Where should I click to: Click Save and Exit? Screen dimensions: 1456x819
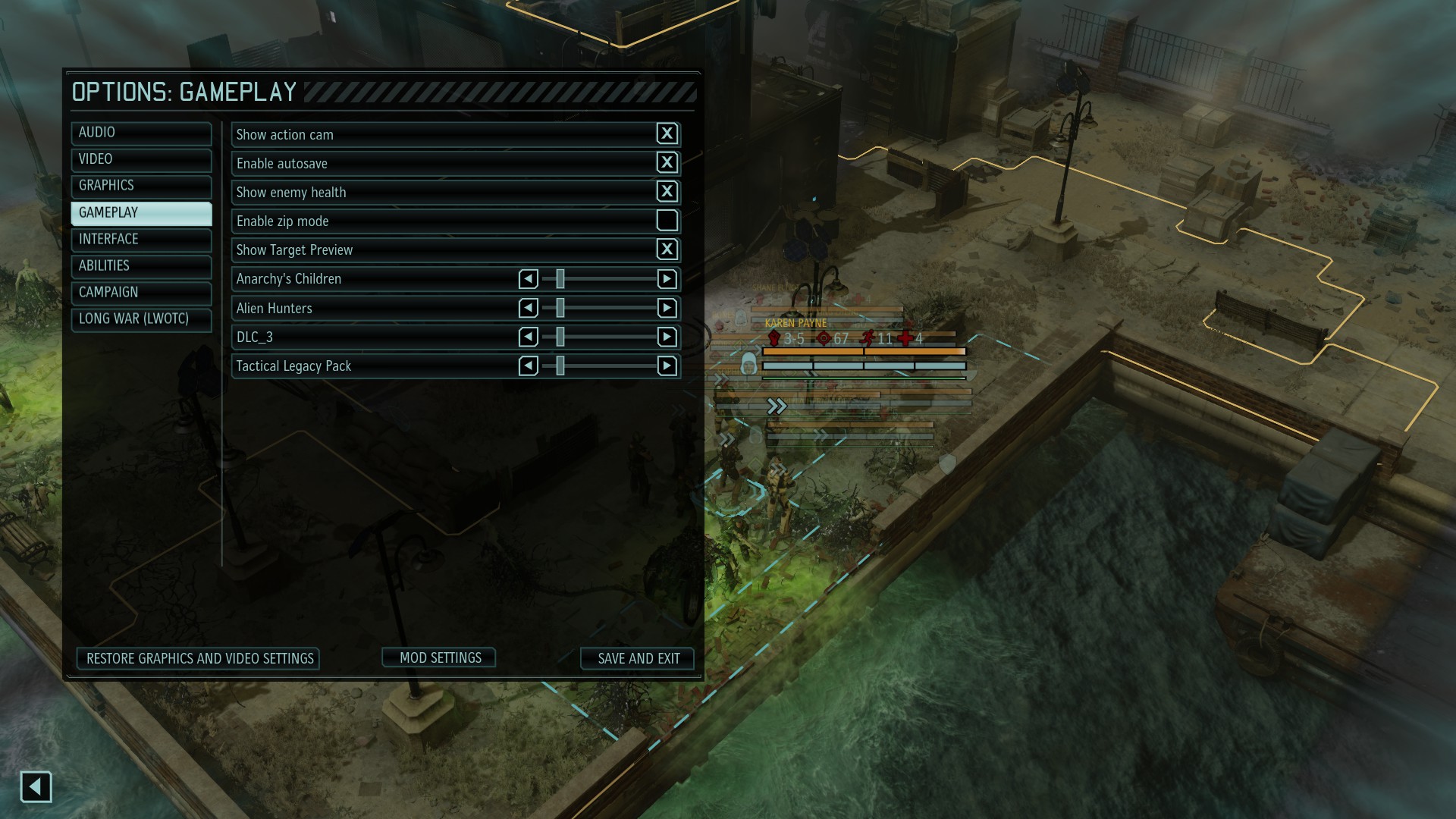coord(637,658)
